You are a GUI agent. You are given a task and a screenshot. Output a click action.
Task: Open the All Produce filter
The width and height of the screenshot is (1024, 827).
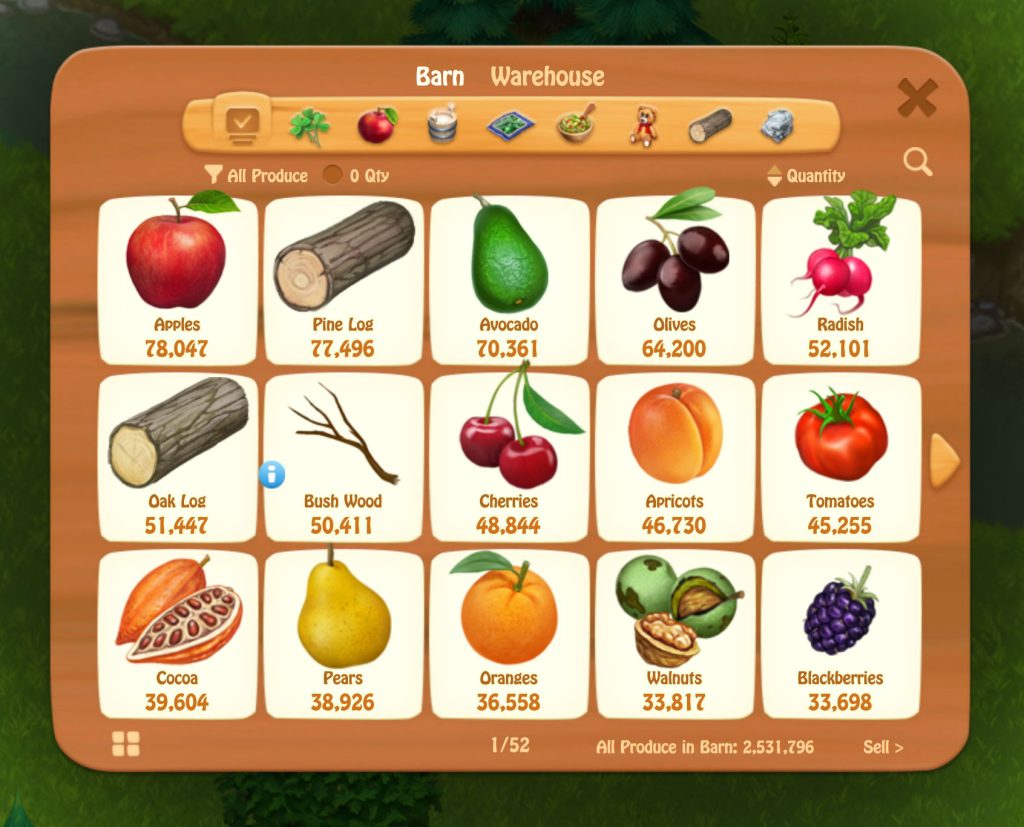tap(256, 176)
